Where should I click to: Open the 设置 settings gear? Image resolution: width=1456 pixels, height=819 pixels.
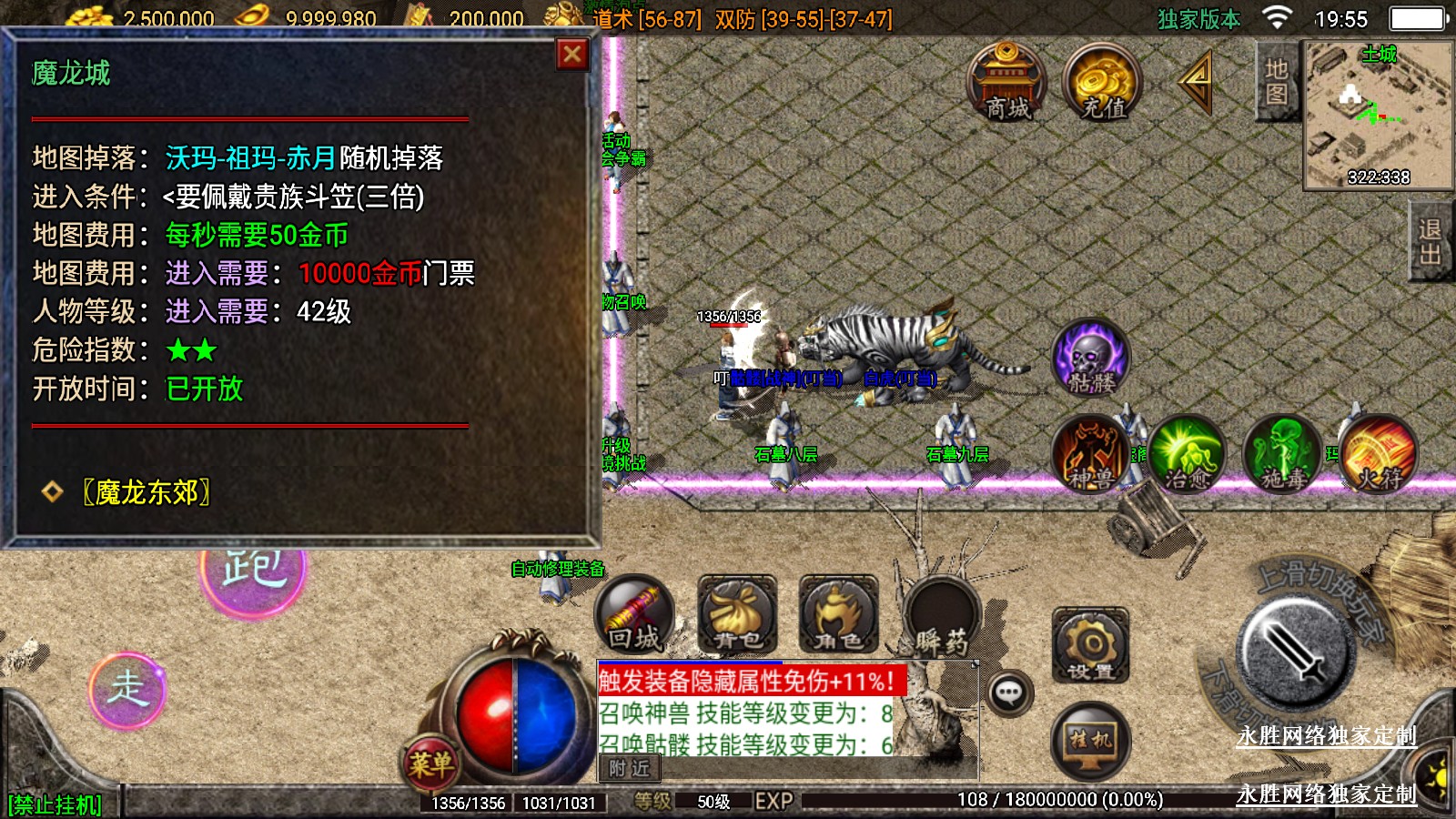pyautogui.click(x=1090, y=646)
